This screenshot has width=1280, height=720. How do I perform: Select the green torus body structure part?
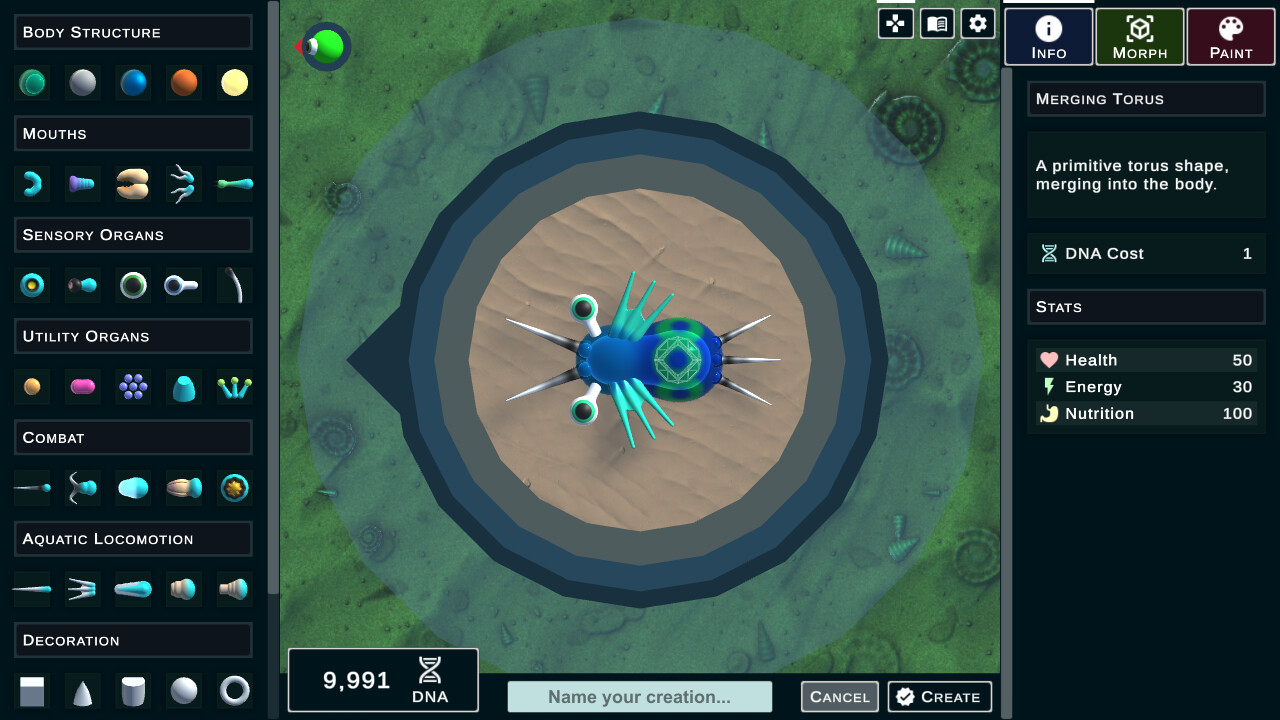pyautogui.click(x=32, y=83)
